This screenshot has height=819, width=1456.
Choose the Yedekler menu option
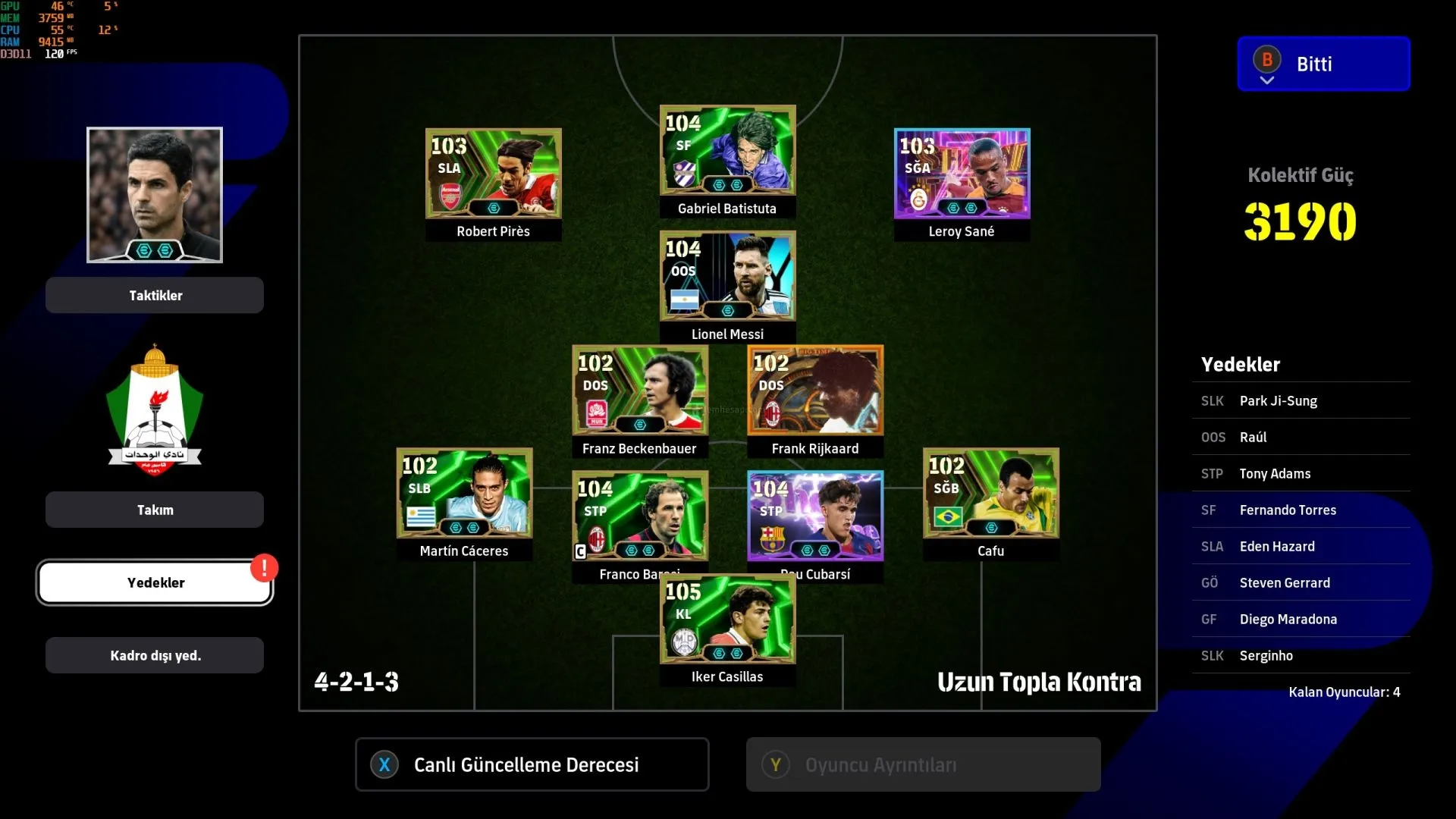coord(155,582)
